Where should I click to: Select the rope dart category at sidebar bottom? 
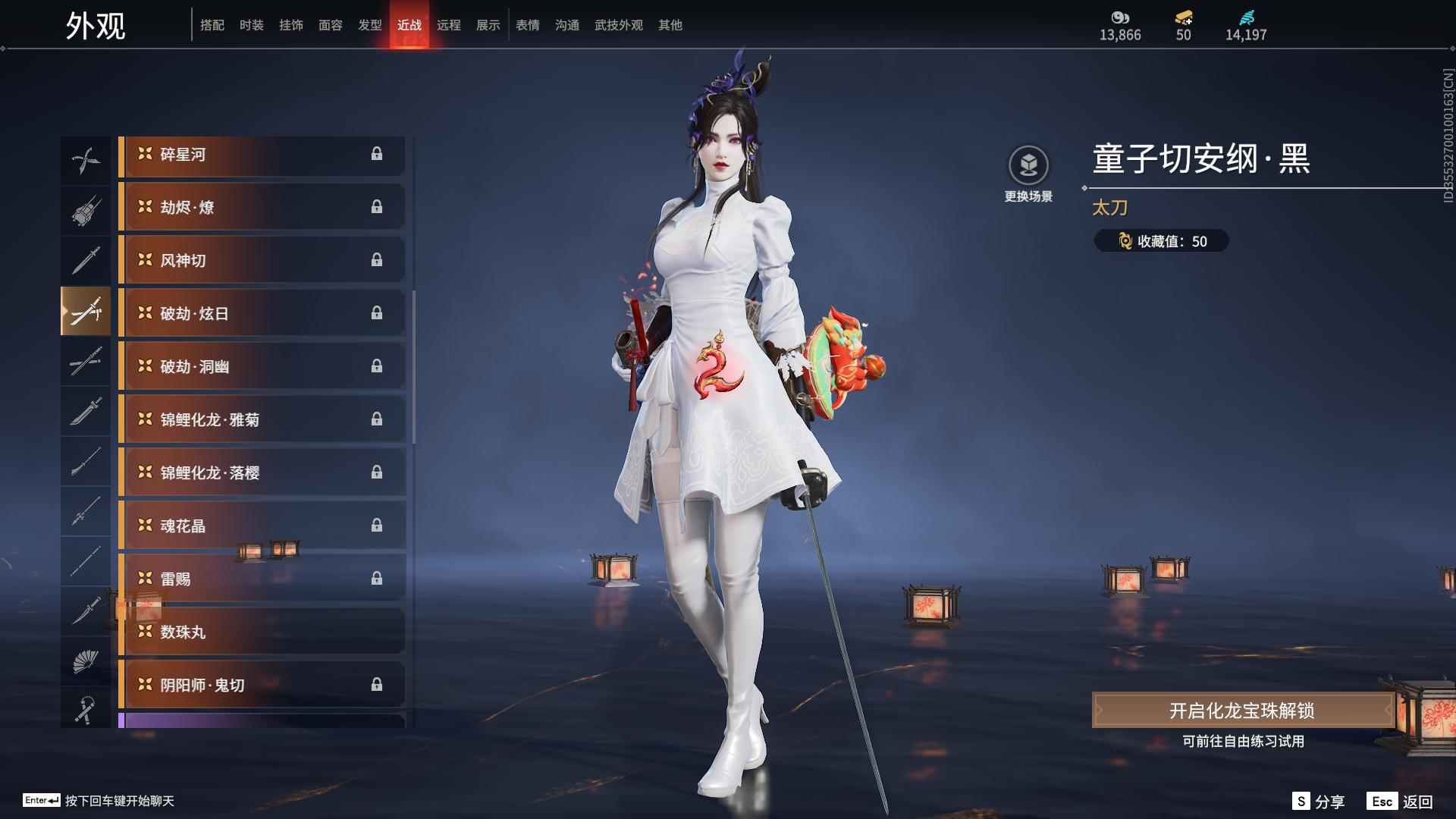[x=86, y=710]
